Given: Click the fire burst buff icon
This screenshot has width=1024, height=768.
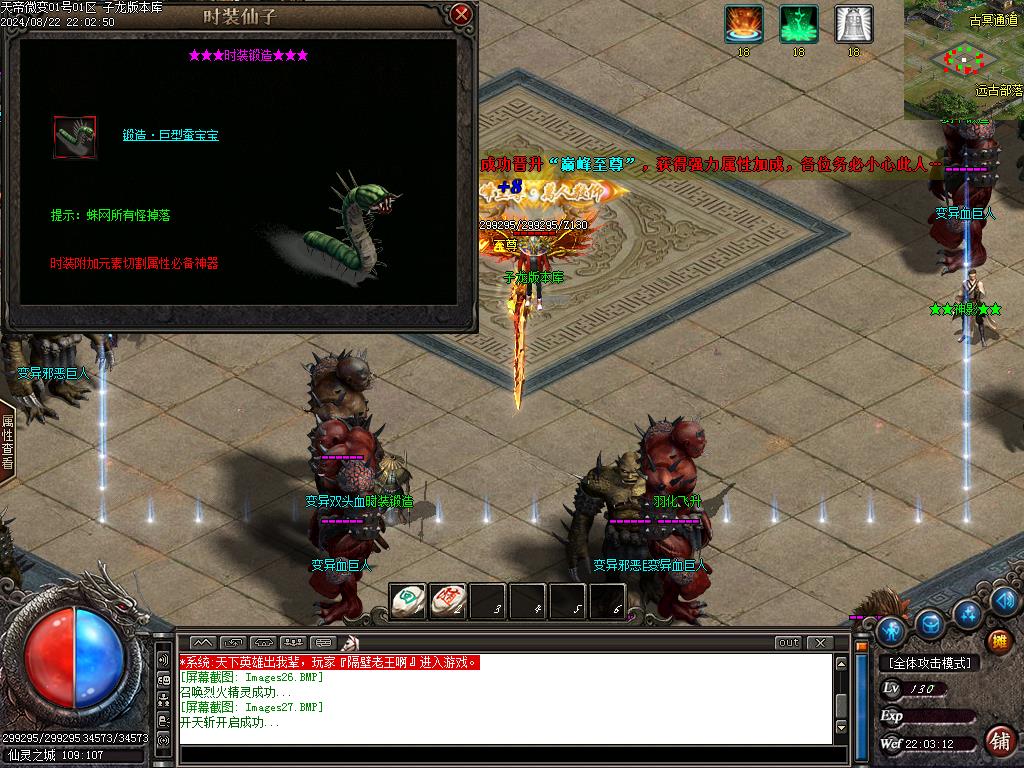Looking at the screenshot, I should (743, 24).
